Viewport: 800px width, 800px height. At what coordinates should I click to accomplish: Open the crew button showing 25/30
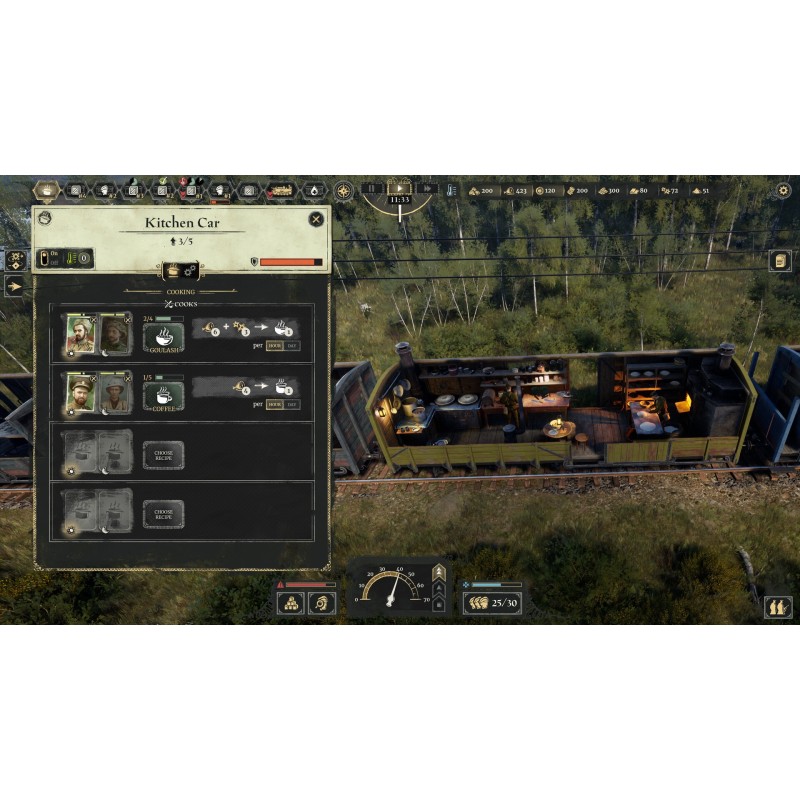point(491,603)
